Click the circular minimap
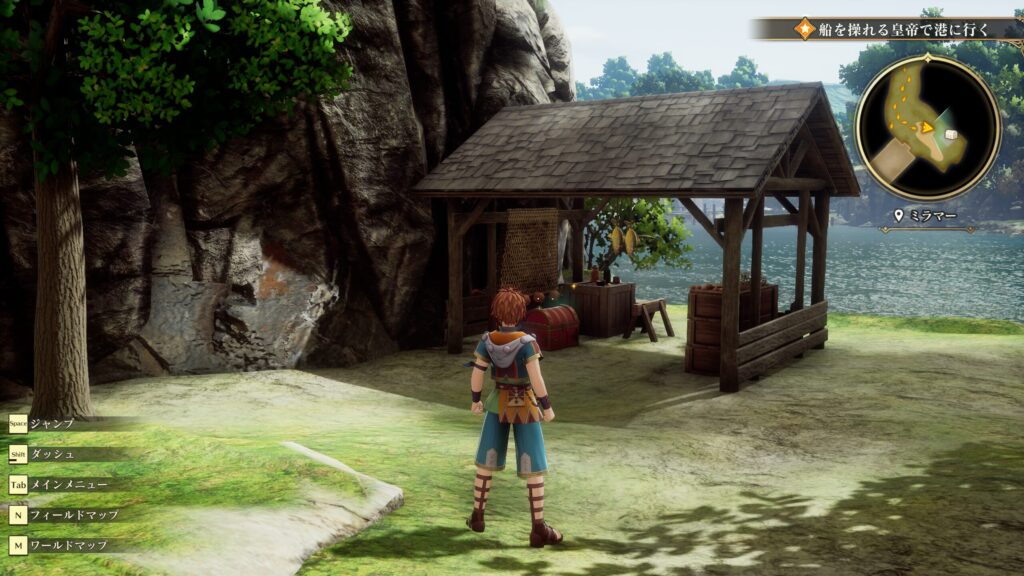 [927, 127]
